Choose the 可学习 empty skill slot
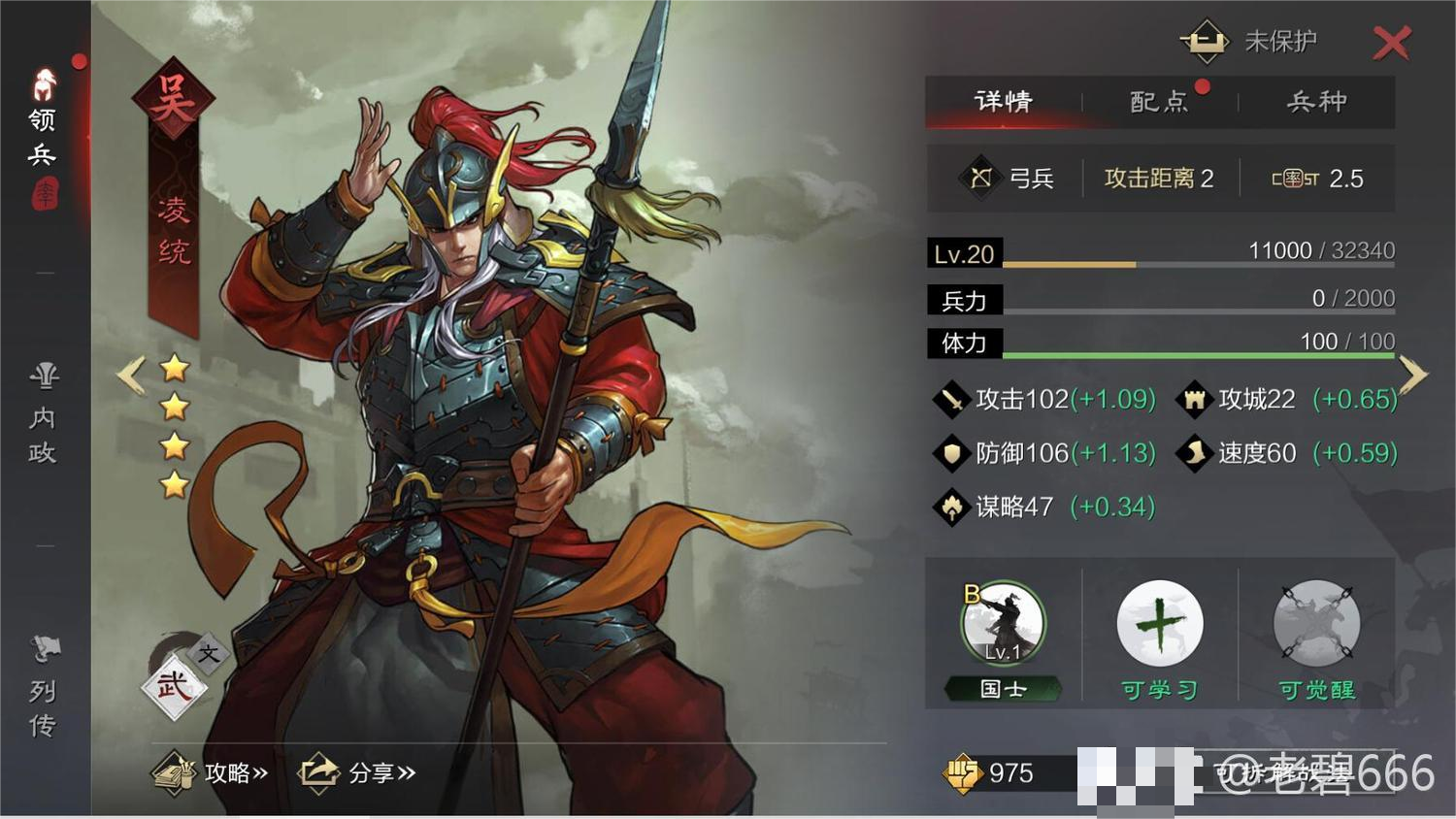 tap(1159, 624)
